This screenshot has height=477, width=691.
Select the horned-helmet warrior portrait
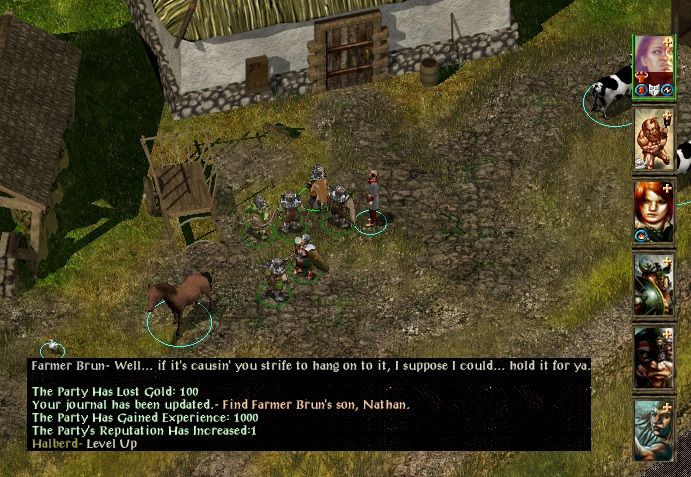tap(652, 284)
